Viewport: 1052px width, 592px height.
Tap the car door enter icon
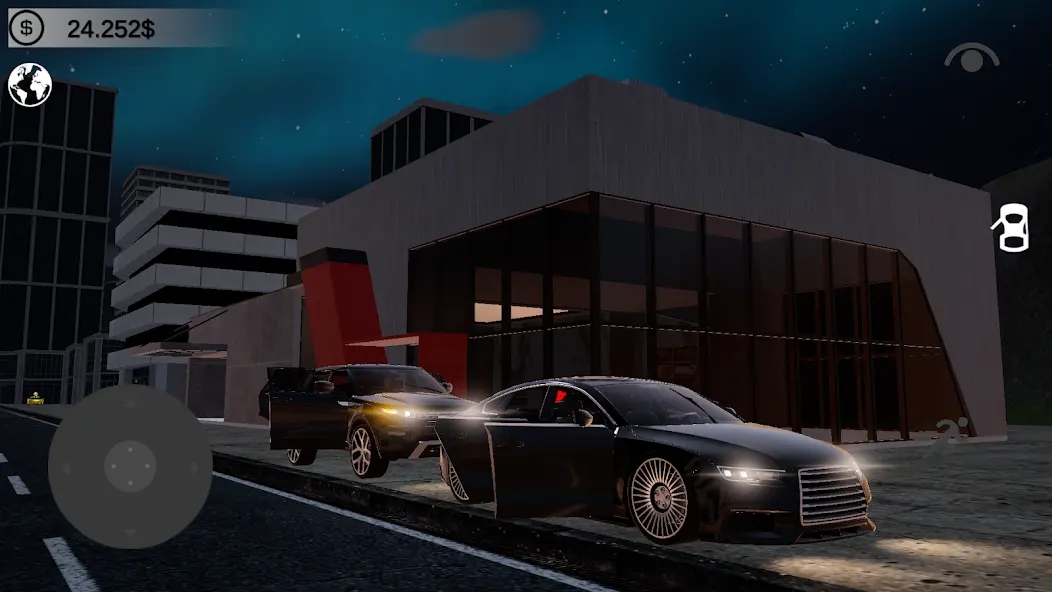pyautogui.click(x=1011, y=227)
